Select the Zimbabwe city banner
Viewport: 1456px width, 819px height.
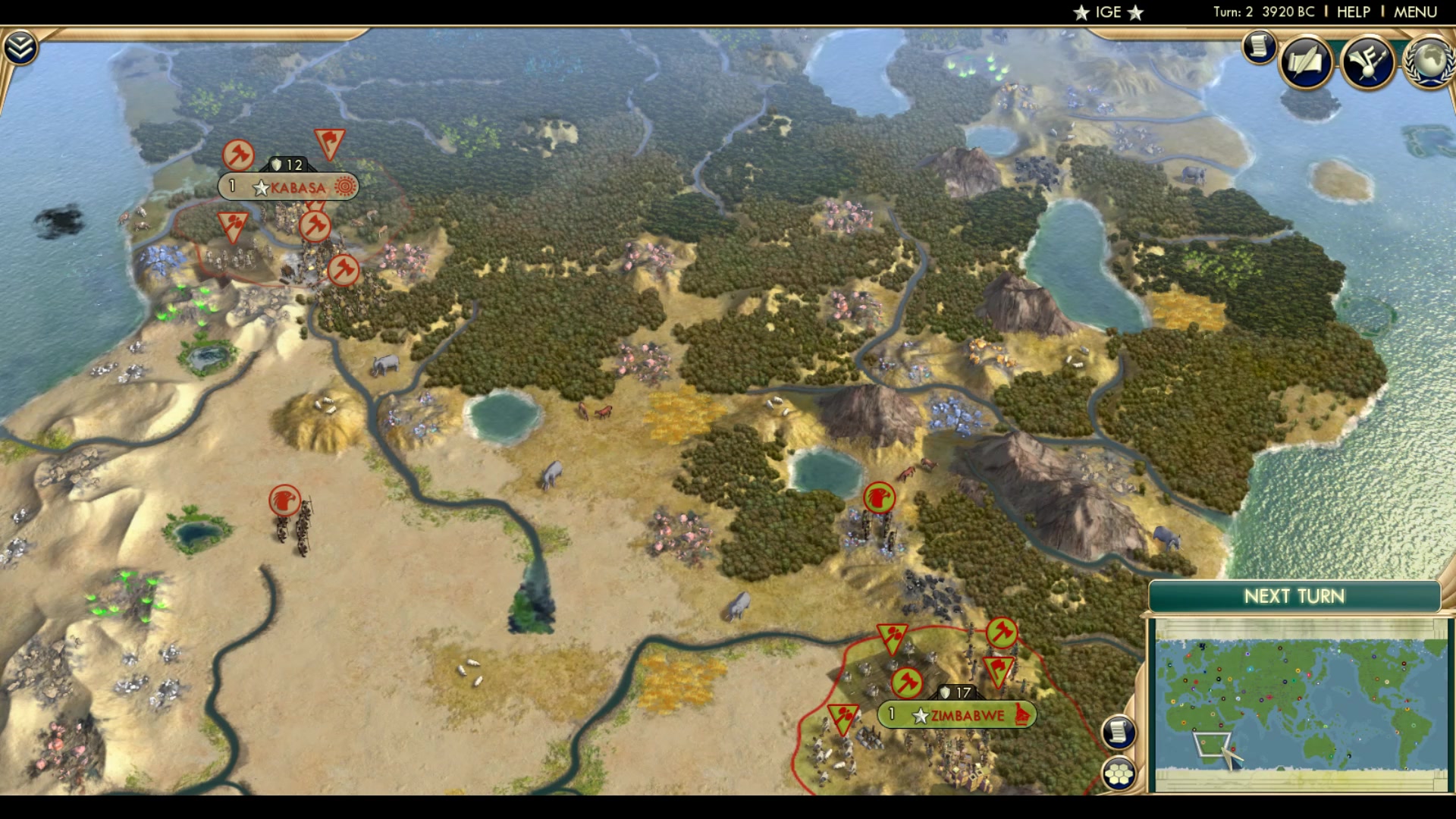tap(958, 714)
